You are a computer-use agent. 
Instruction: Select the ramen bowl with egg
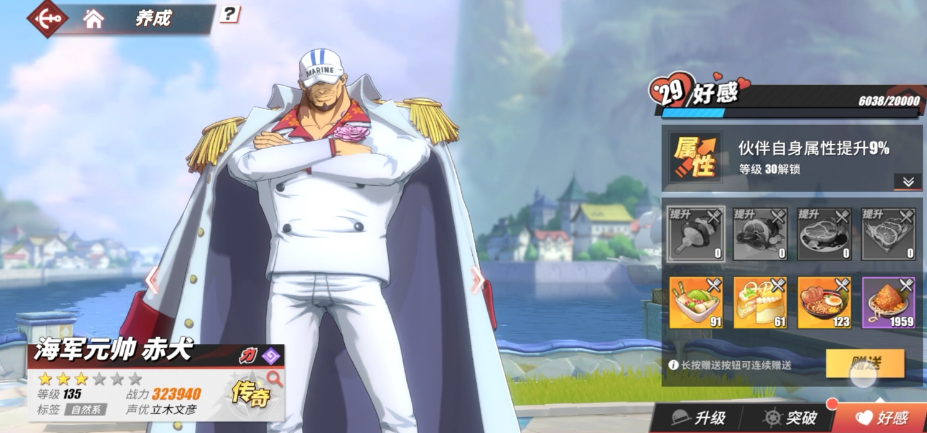(x=824, y=302)
